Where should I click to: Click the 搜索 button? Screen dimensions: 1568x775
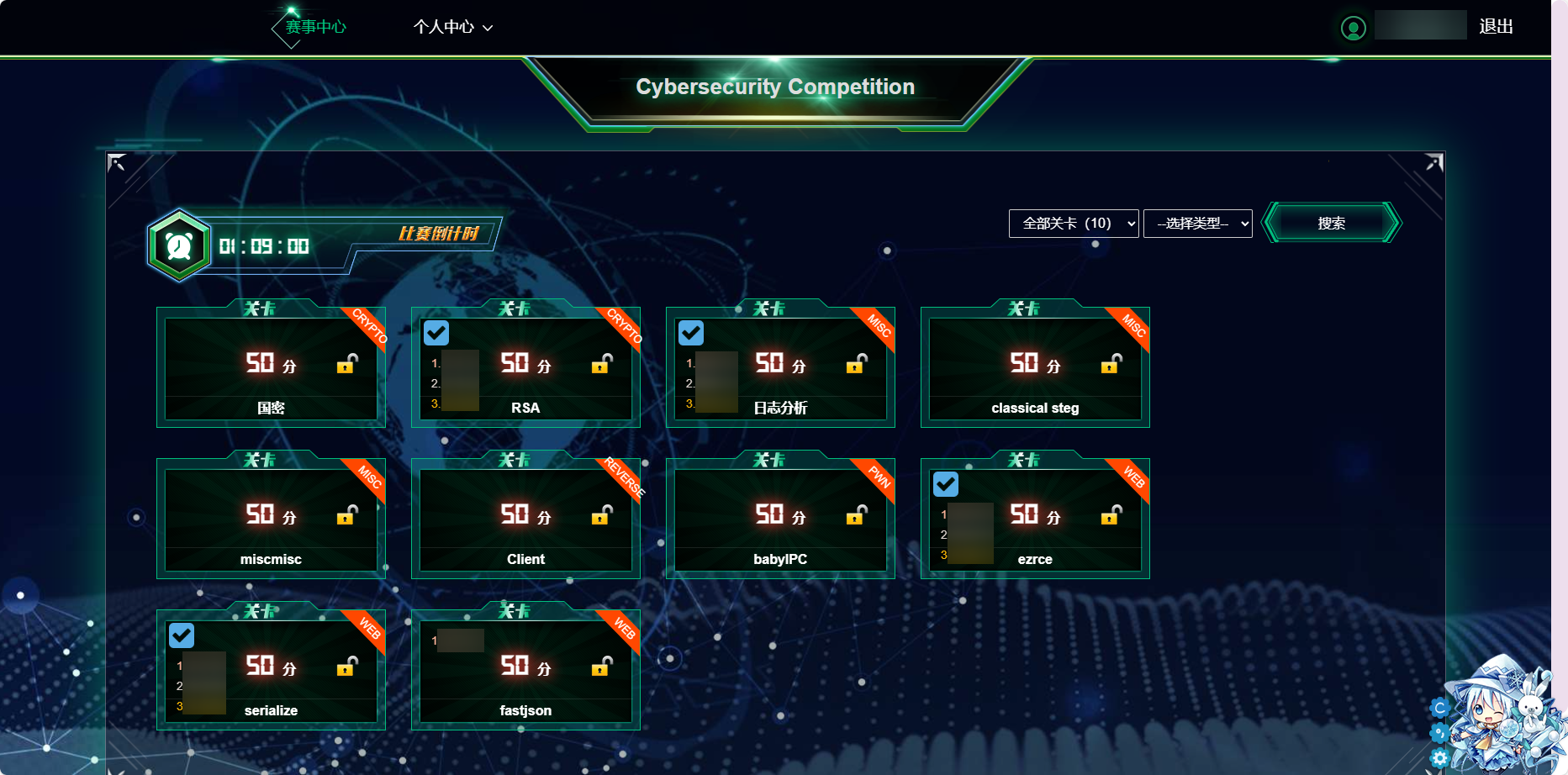point(1331,224)
